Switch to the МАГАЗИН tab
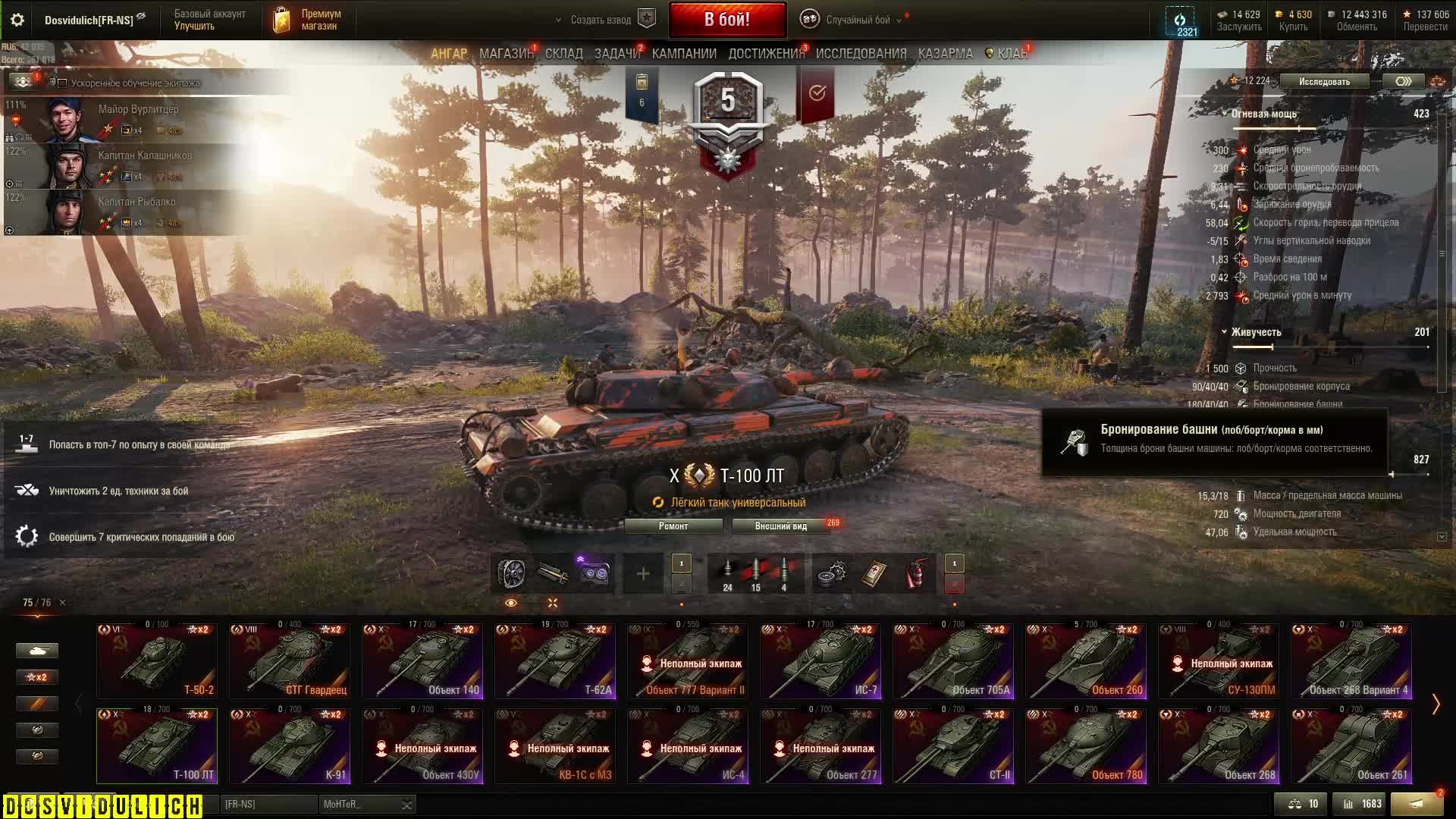The height and width of the screenshot is (819, 1456). point(506,54)
